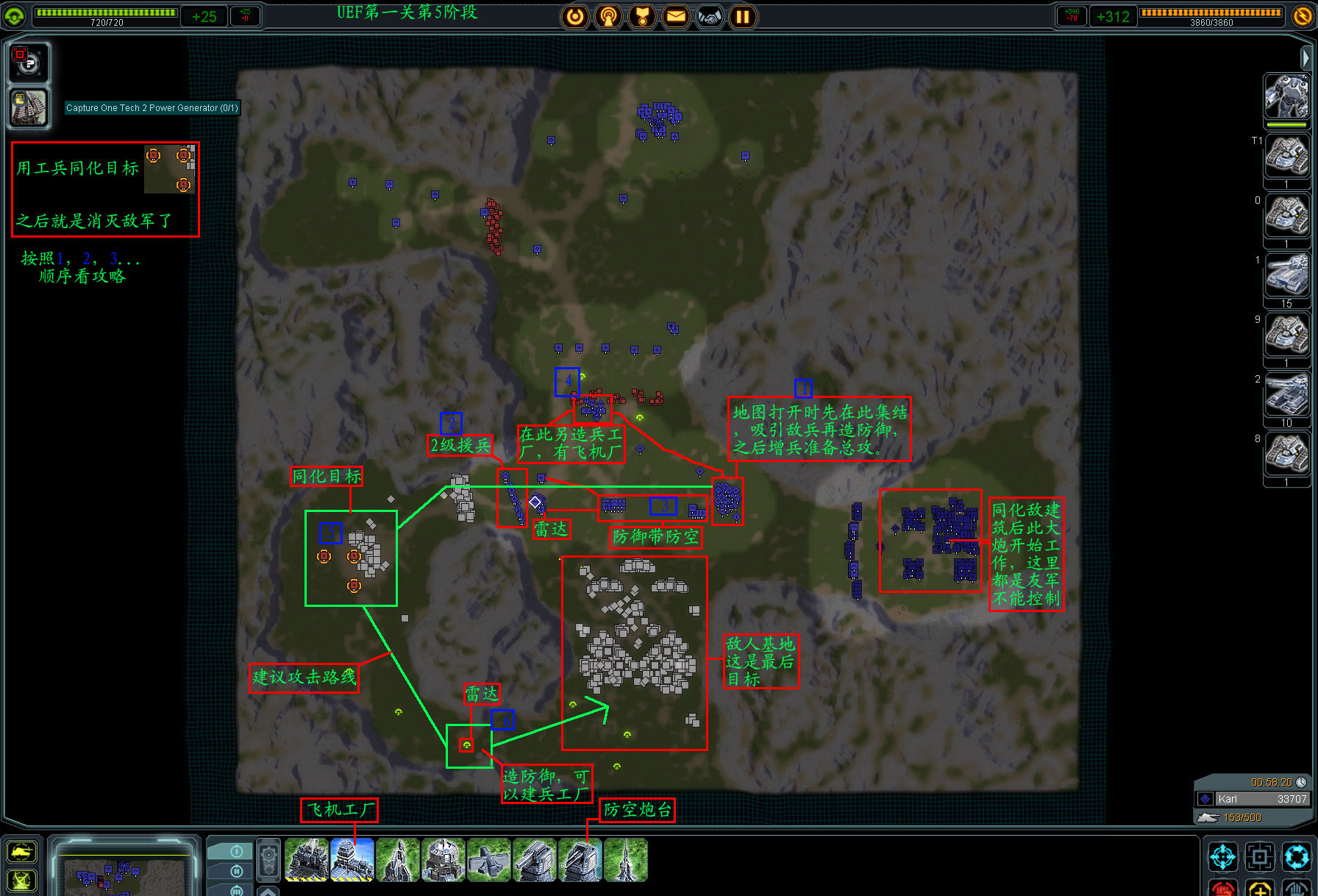The width and height of the screenshot is (1318, 896).
Task: Click the Capture Tech 2 Power Generator objective
Action: [x=152, y=108]
